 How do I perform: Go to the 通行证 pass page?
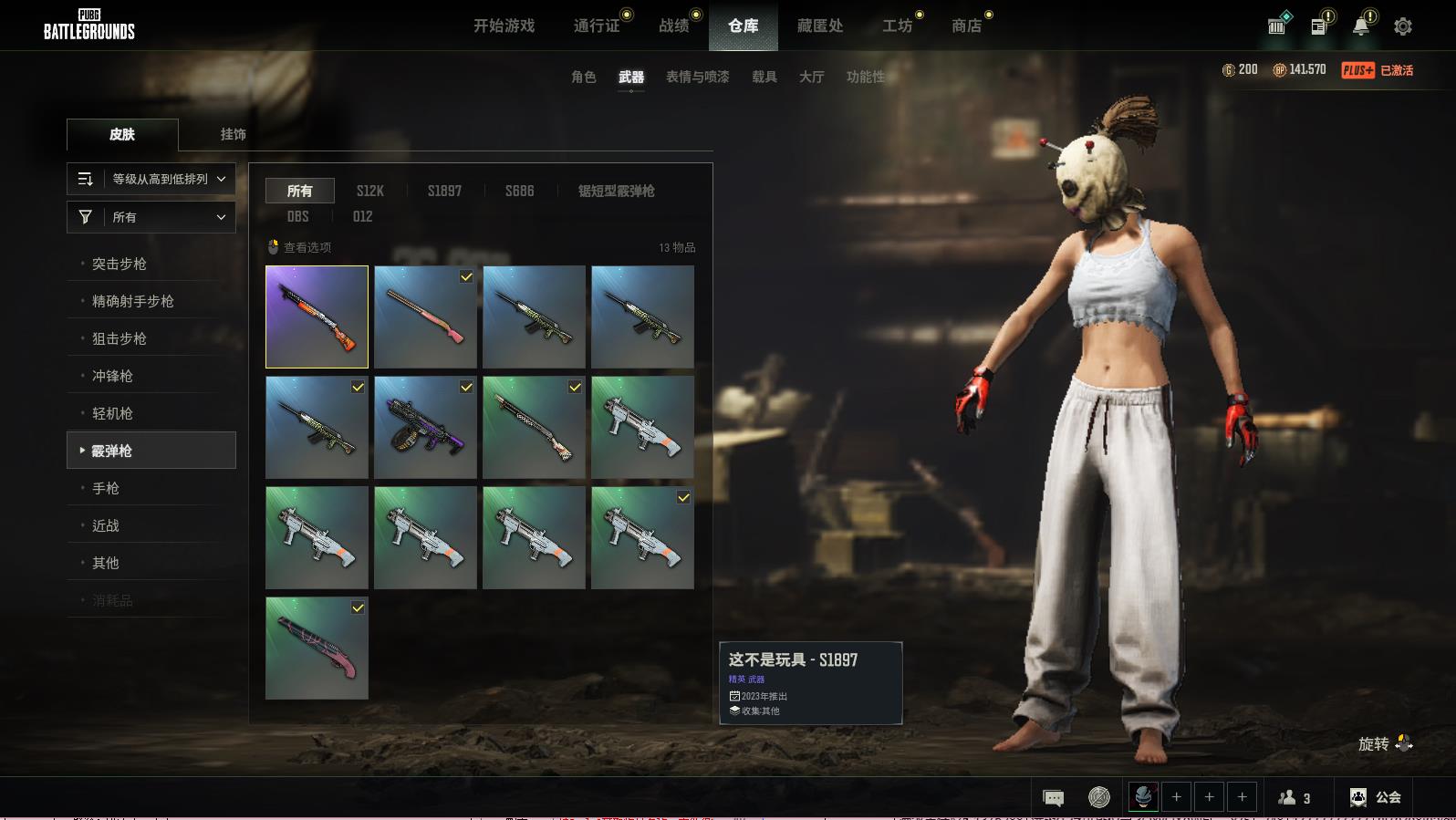click(597, 26)
